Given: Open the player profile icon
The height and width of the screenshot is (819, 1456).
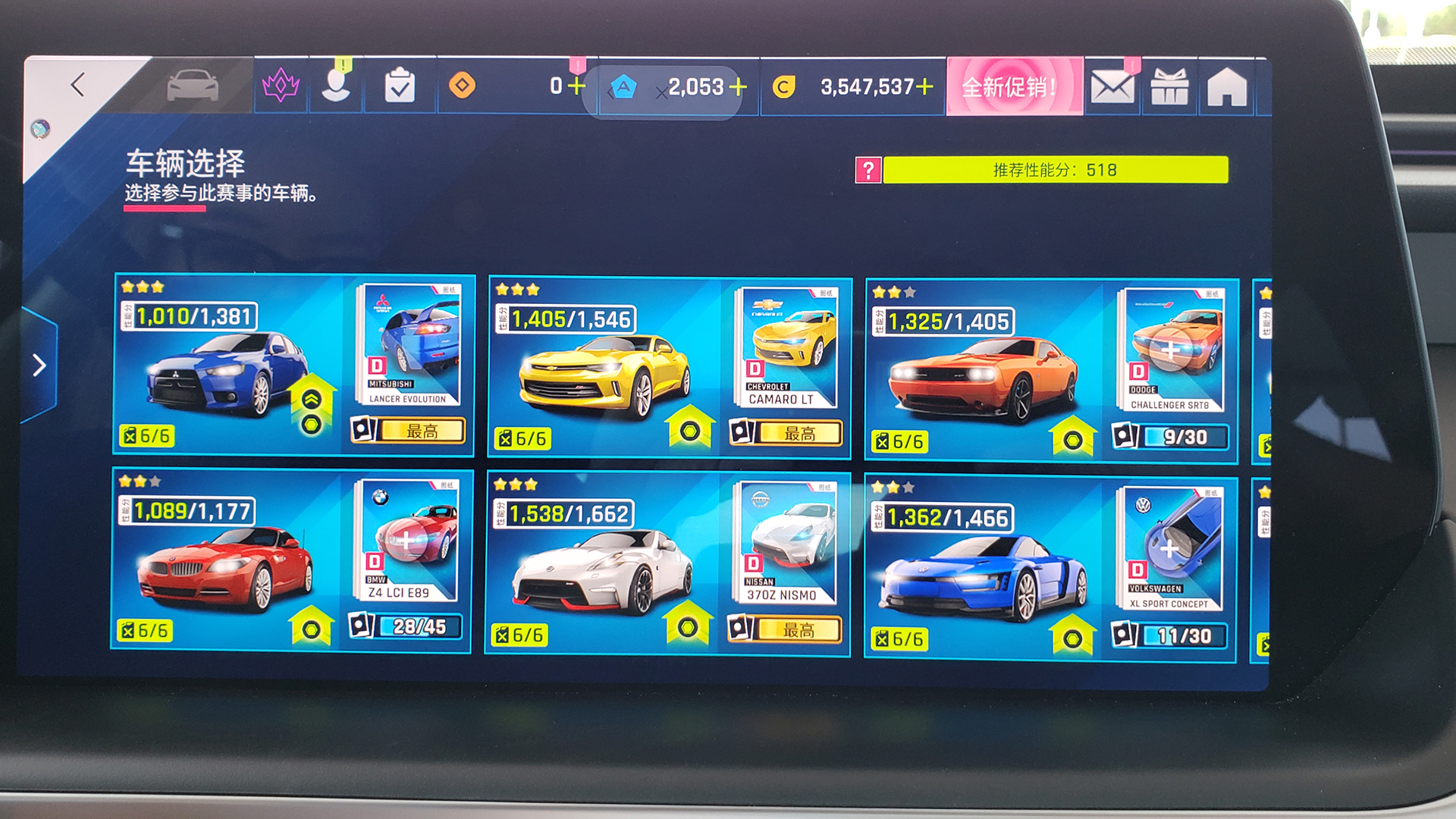Looking at the screenshot, I should (x=336, y=86).
